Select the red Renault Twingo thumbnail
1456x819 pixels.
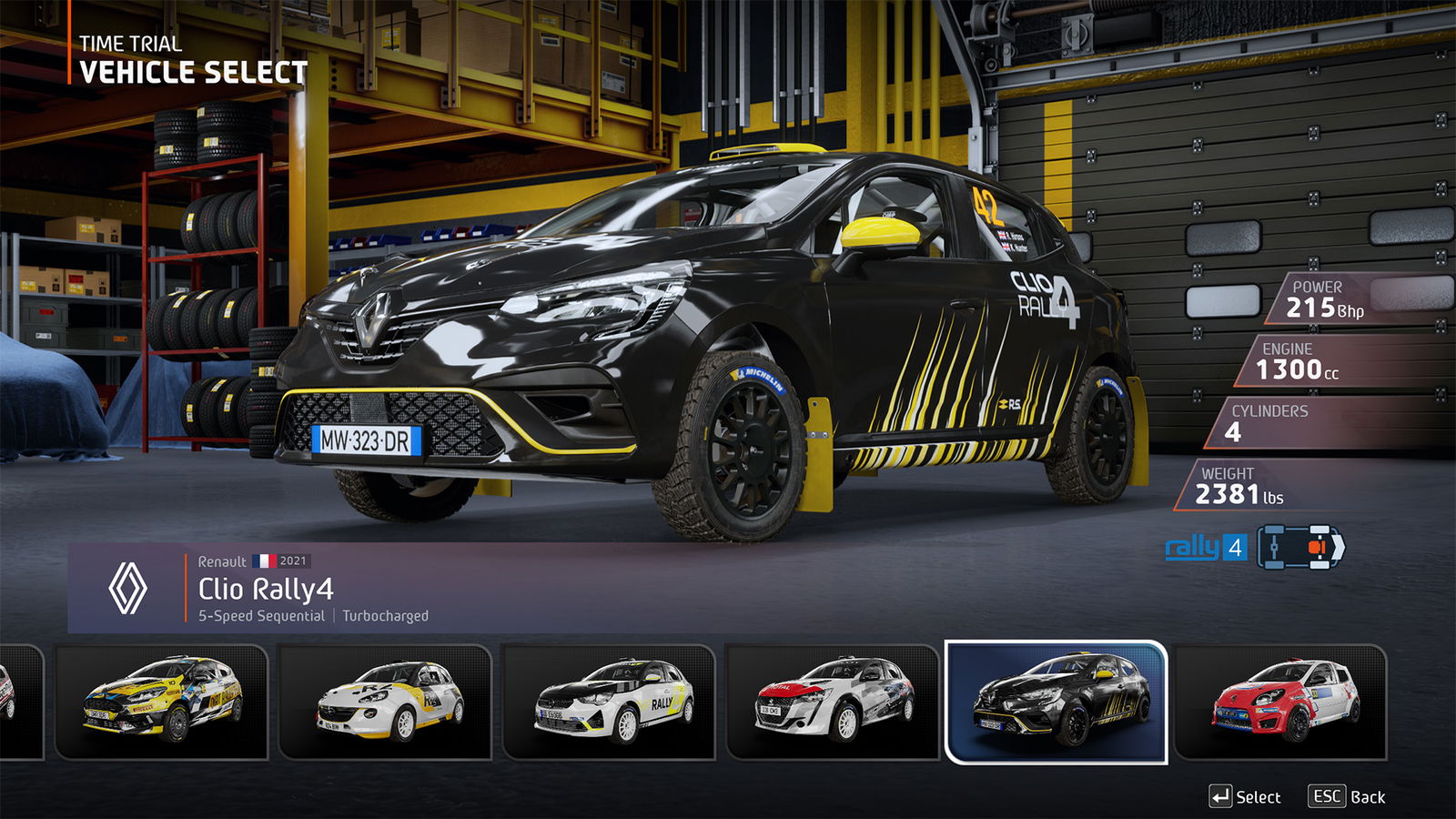pyautogui.click(x=1280, y=701)
